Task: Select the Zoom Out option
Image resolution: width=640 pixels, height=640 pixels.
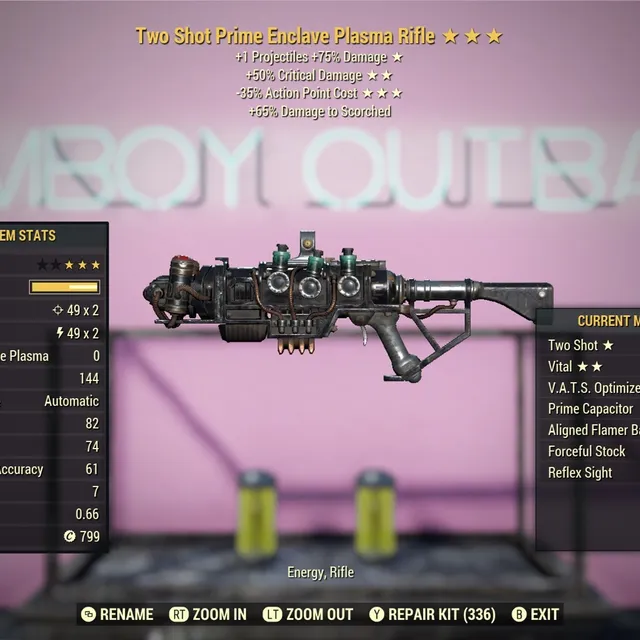Action: click(308, 614)
